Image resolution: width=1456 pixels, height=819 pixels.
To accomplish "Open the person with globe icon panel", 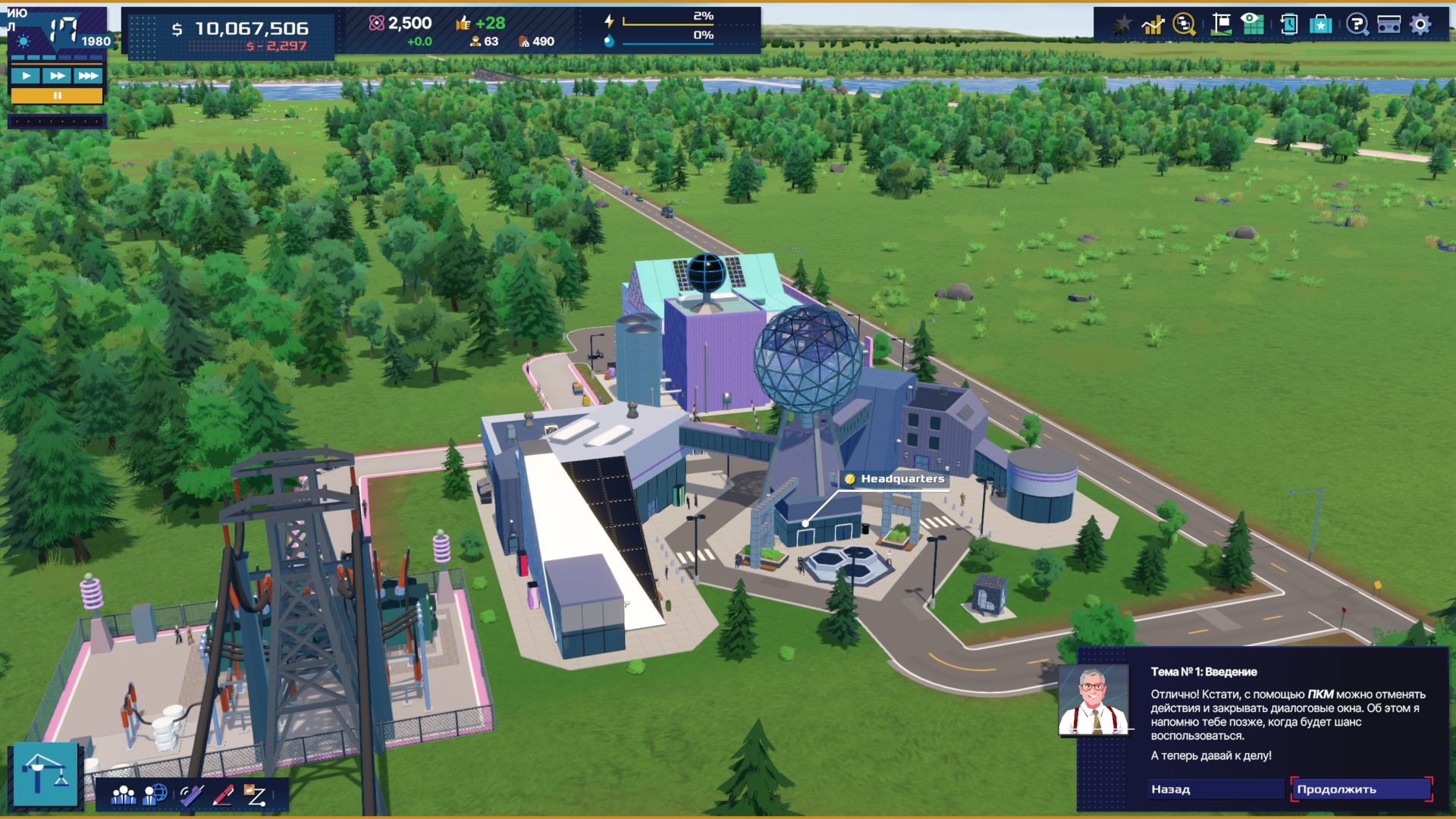I will [155, 795].
